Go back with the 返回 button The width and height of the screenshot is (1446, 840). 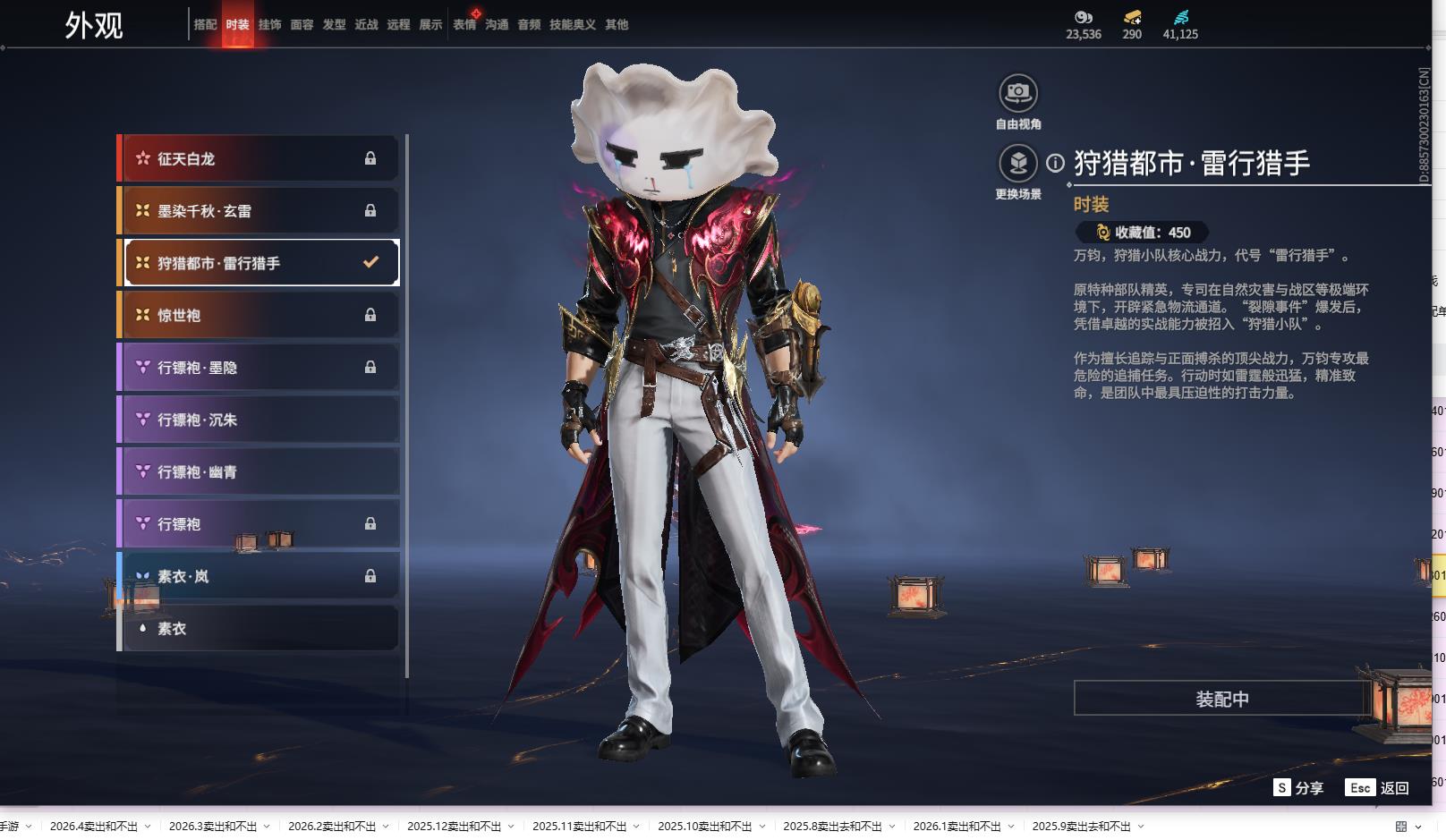coord(1378,788)
